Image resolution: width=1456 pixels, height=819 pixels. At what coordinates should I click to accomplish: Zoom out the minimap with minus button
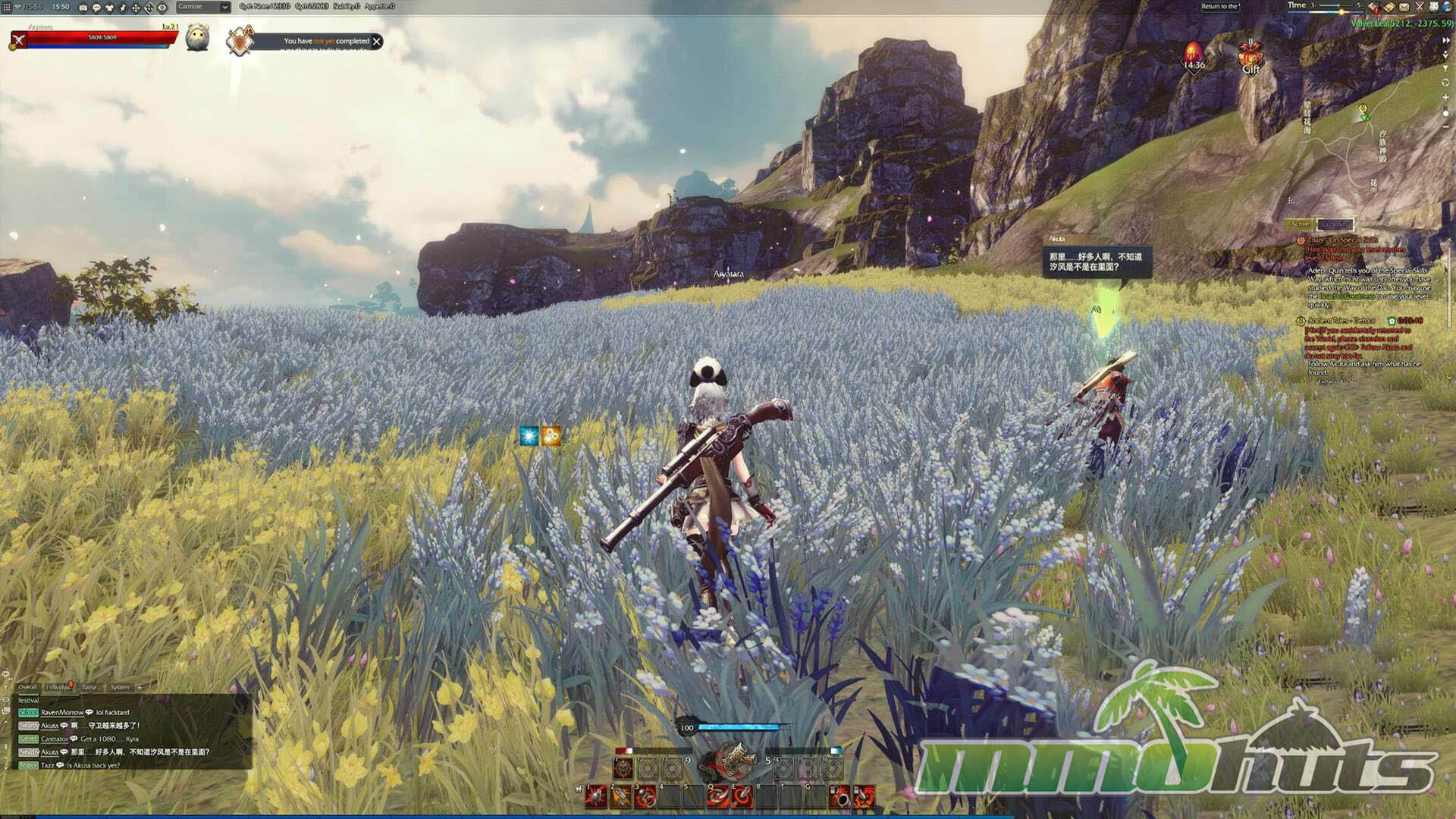1445,127
